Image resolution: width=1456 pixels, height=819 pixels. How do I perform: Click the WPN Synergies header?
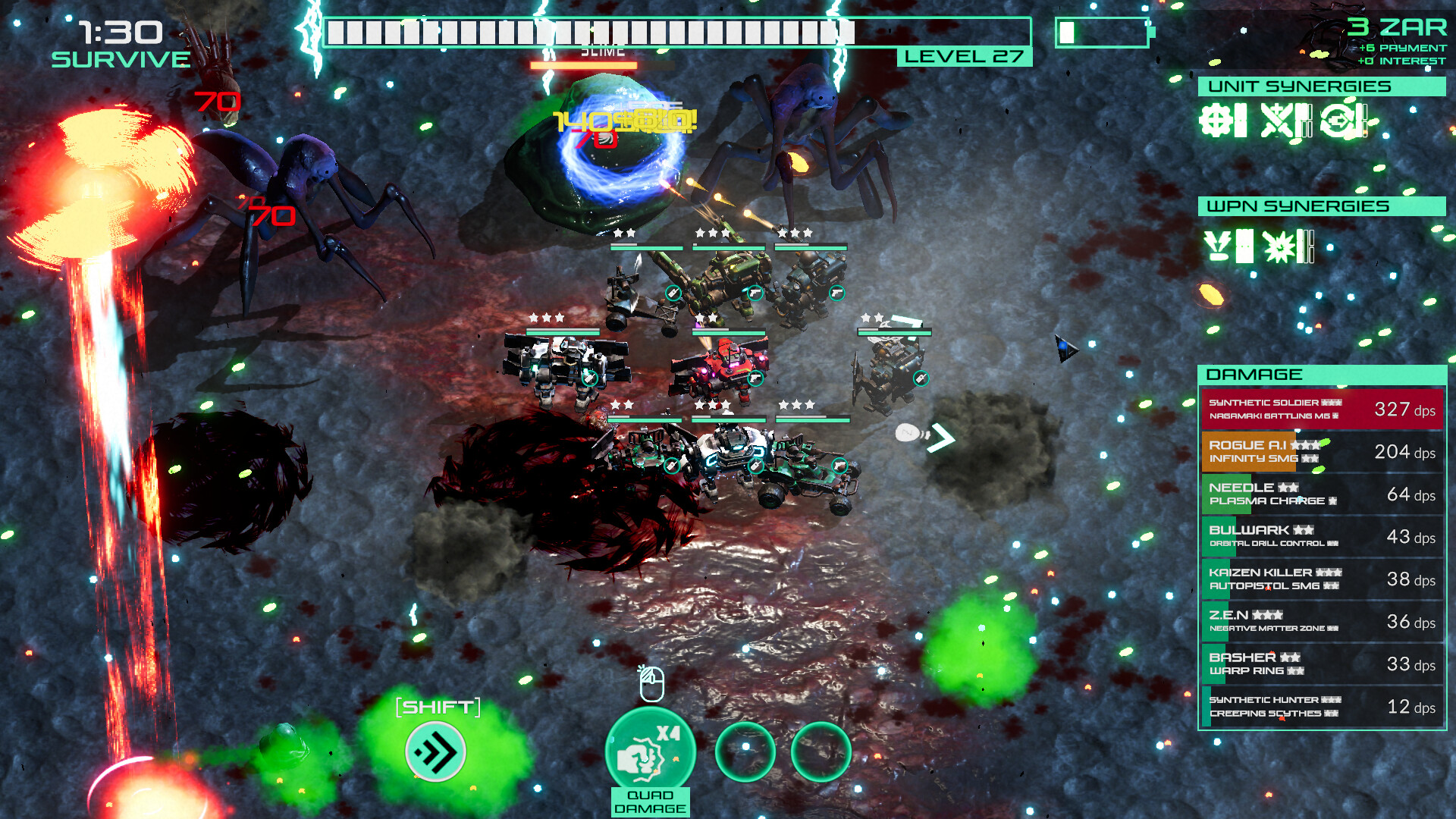pyautogui.click(x=1322, y=206)
